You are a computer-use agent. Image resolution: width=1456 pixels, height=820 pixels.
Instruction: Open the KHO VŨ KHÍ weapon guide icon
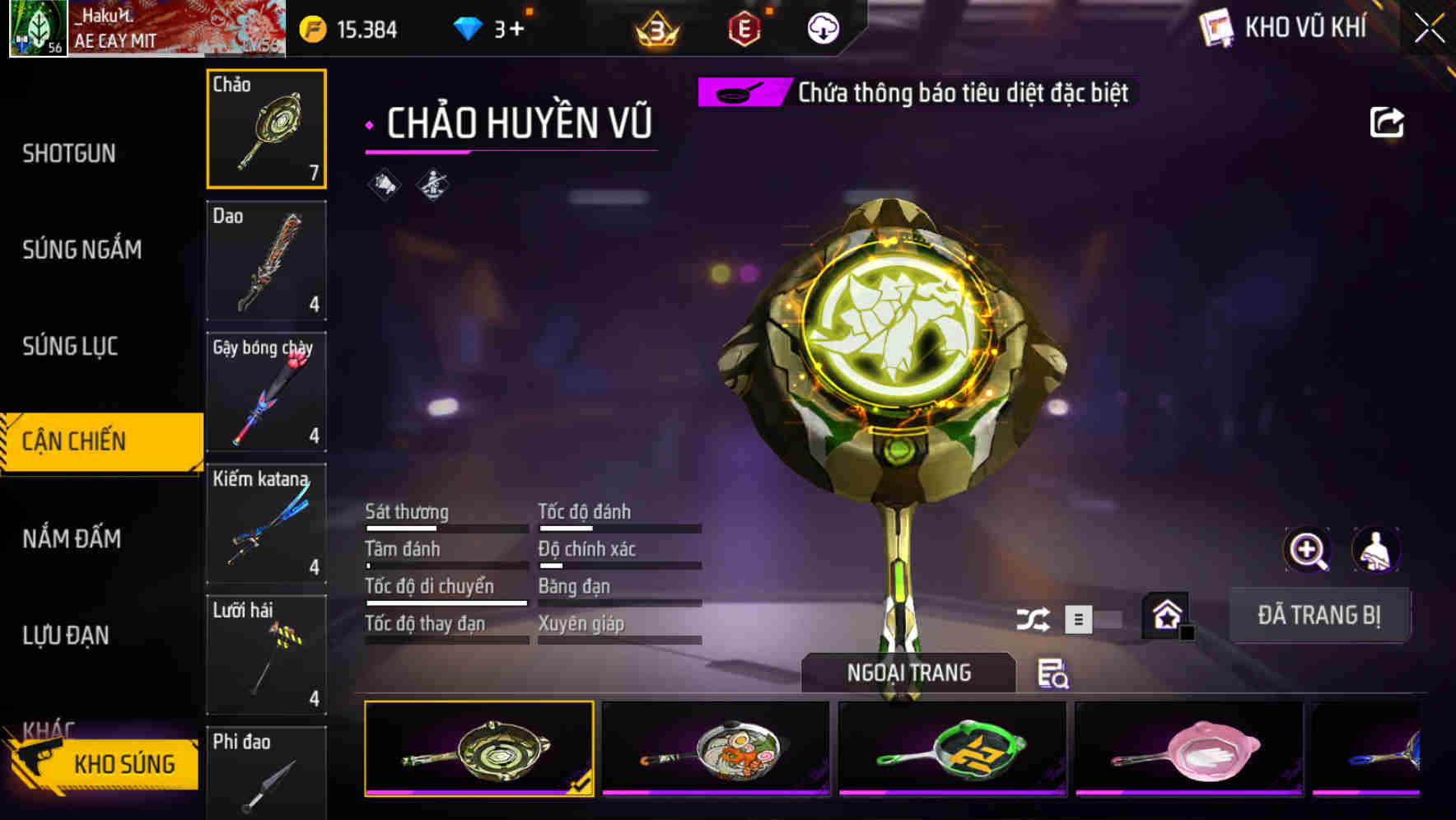coord(1215,27)
